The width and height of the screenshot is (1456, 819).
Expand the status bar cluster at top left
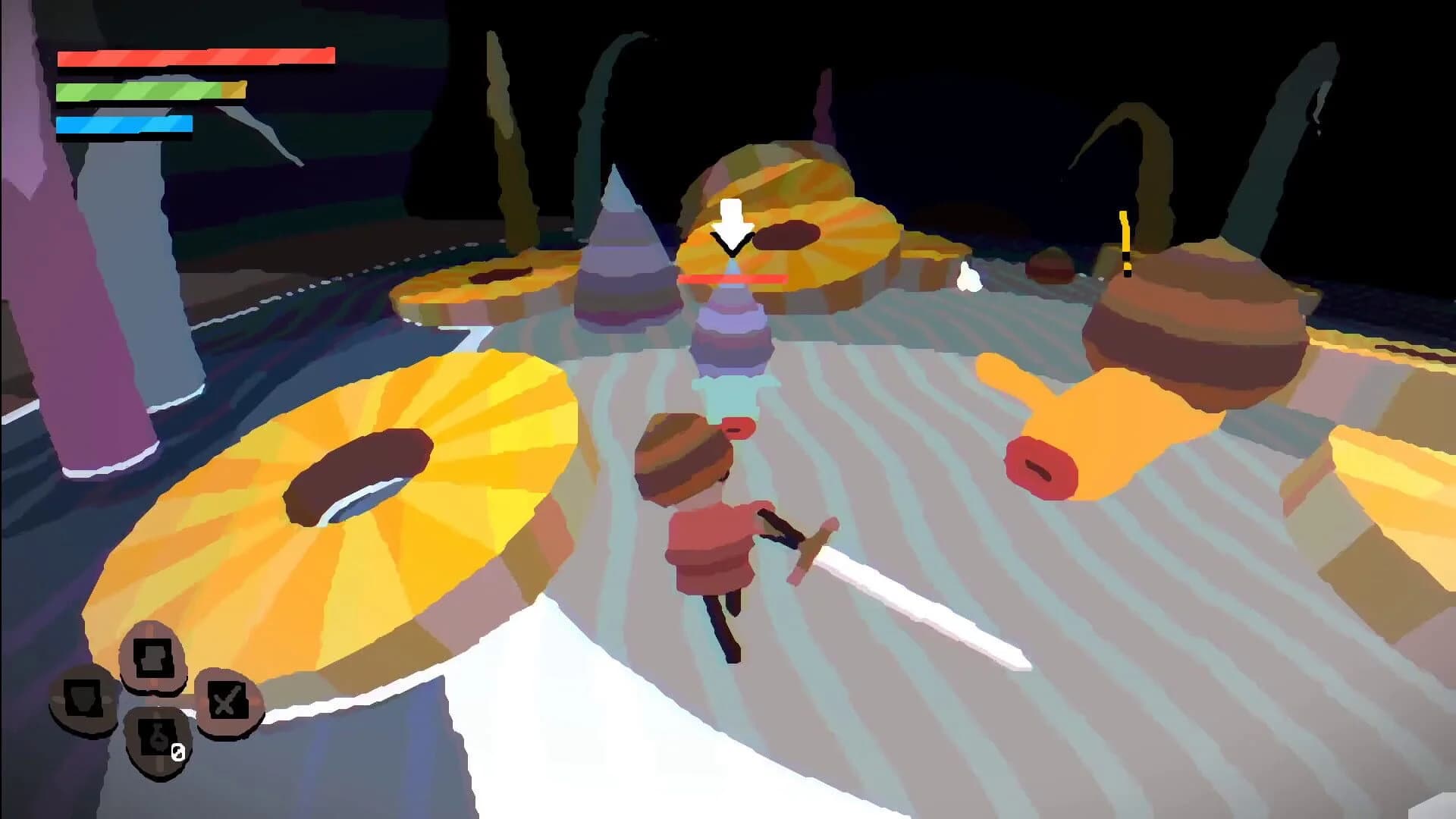pos(152,91)
